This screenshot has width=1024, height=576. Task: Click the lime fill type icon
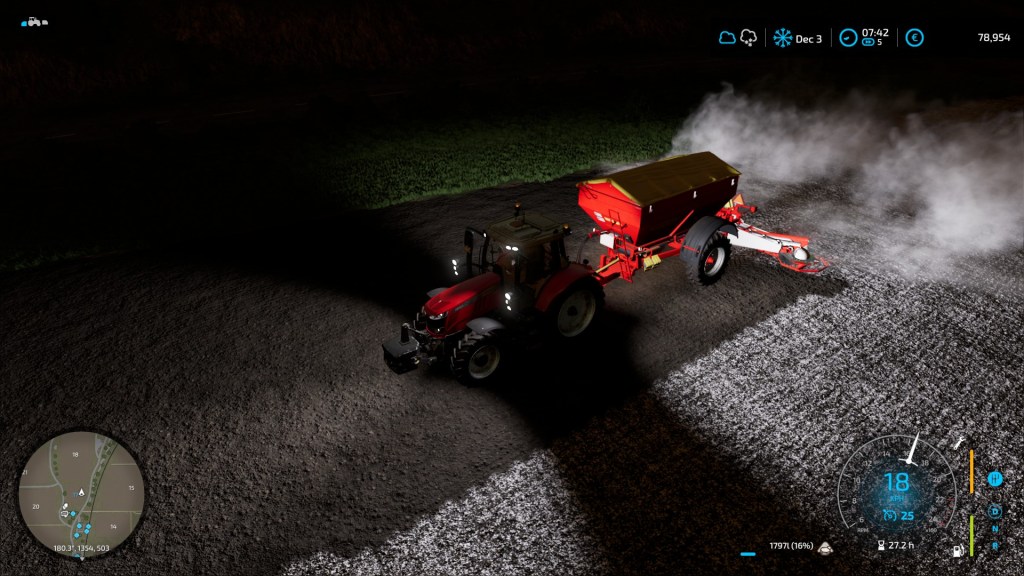tap(826, 547)
